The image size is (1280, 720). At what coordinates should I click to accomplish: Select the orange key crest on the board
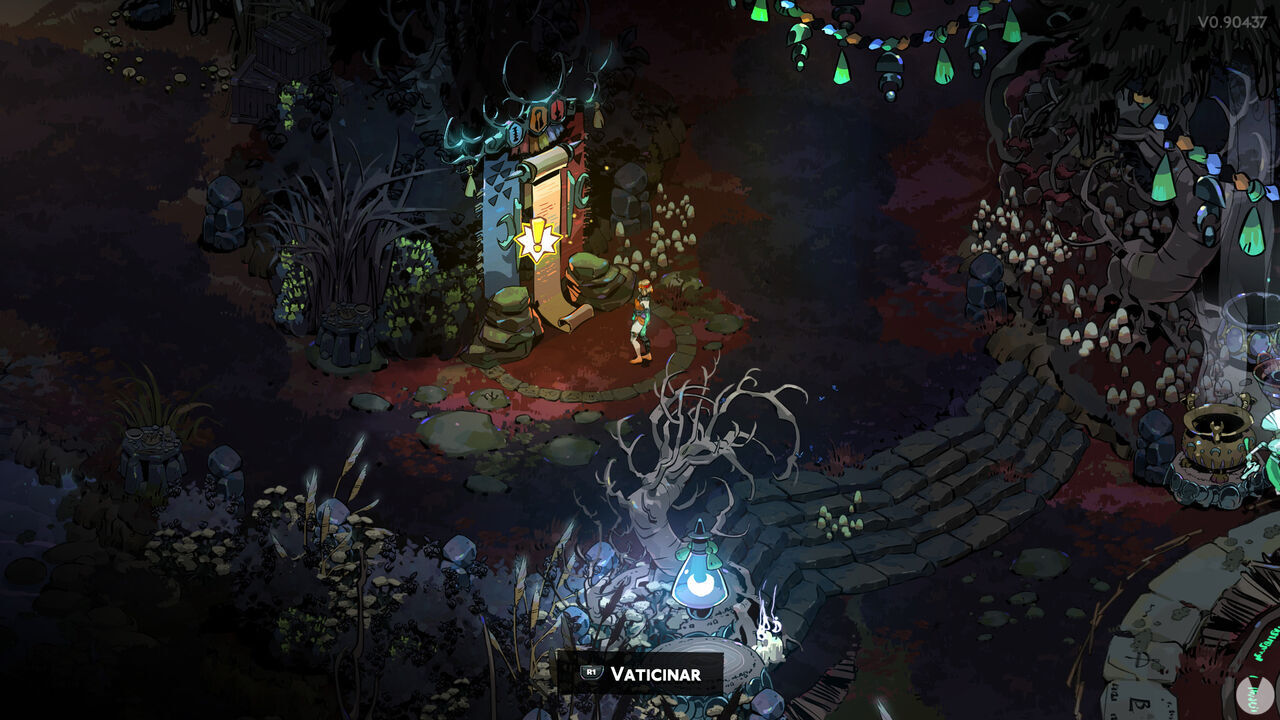[538, 118]
